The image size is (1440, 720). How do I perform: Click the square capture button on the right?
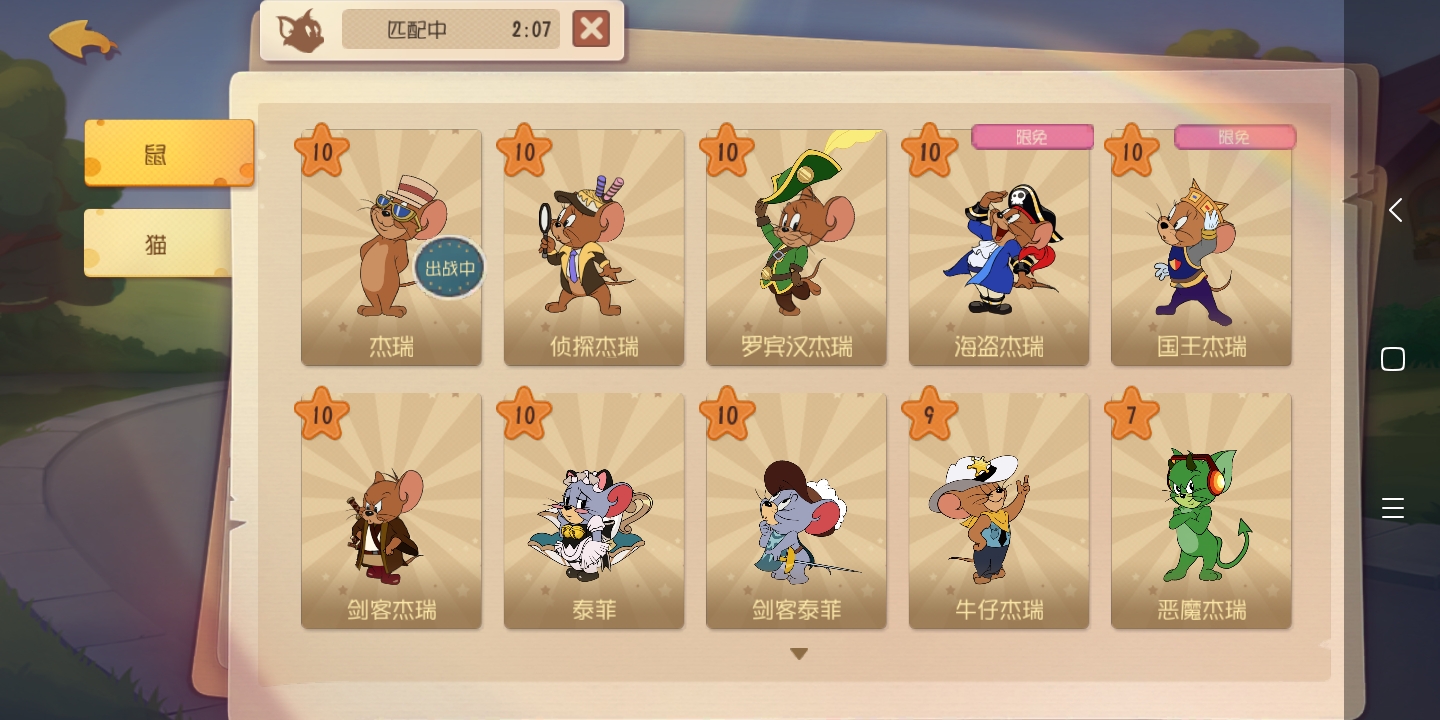pos(1393,358)
